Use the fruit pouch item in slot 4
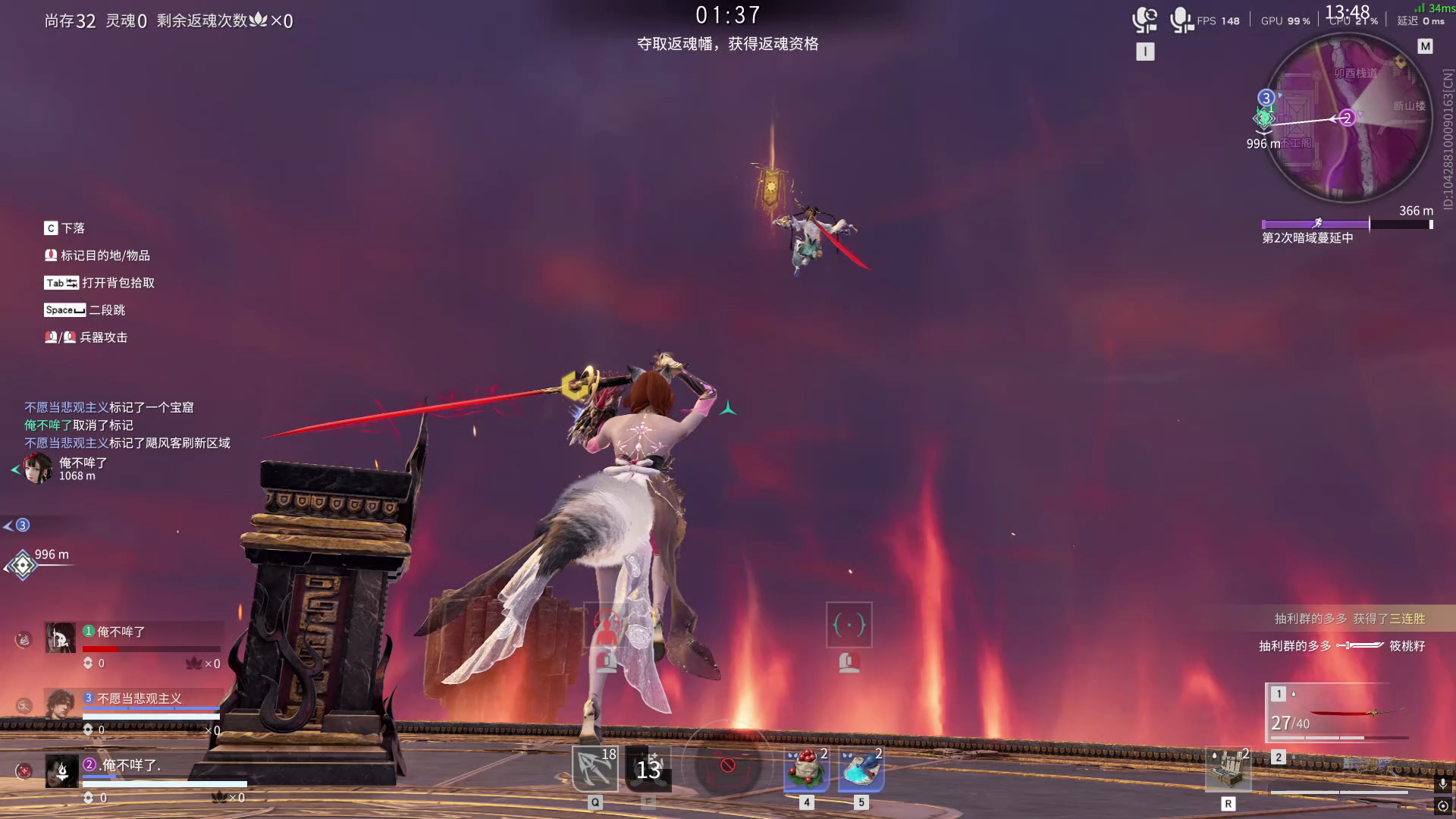The width and height of the screenshot is (1456, 819). point(805,768)
